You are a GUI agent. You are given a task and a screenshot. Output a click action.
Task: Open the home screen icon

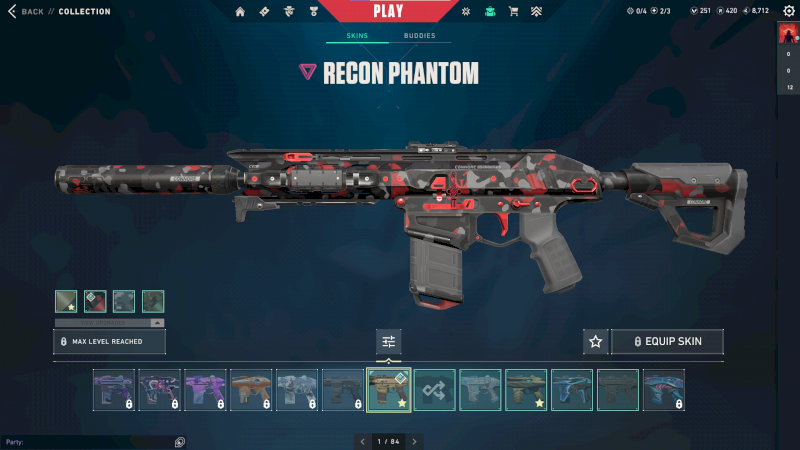[240, 11]
